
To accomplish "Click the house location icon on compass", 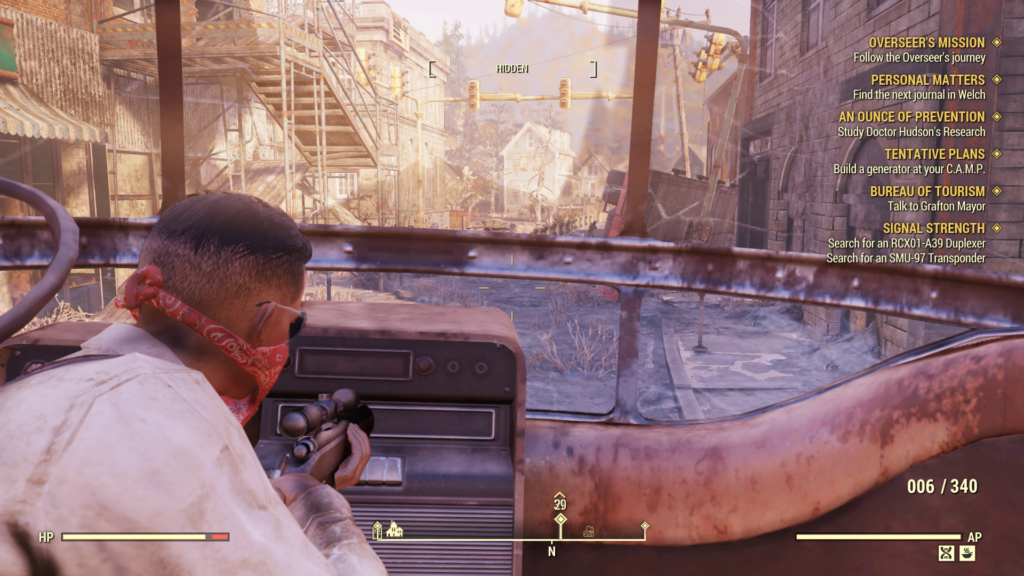I will [394, 530].
